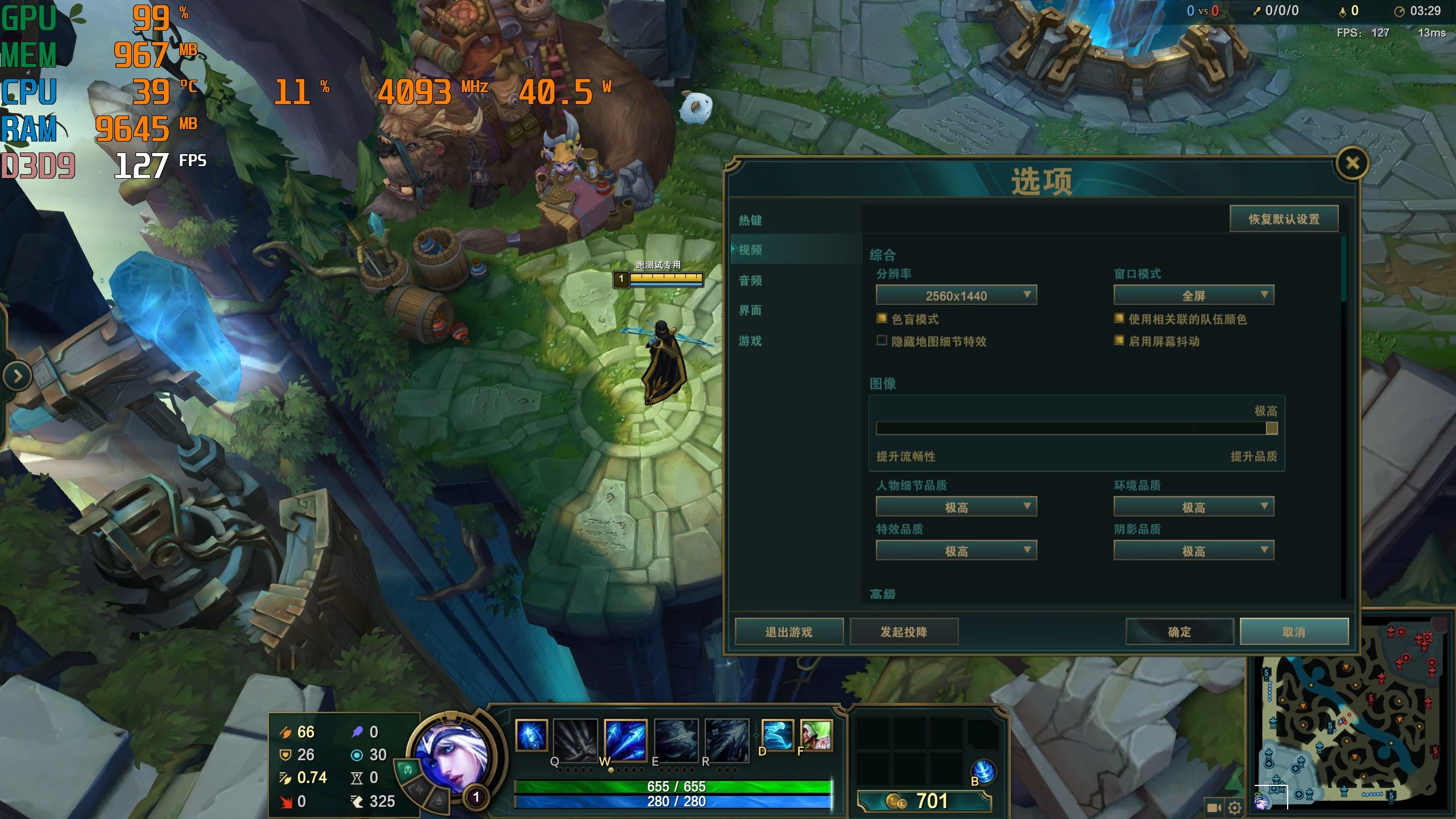Image resolution: width=1456 pixels, height=819 pixels.
Task: Toggle the 启用屏幕抖动 screen shake checkbox
Action: pos(1119,341)
